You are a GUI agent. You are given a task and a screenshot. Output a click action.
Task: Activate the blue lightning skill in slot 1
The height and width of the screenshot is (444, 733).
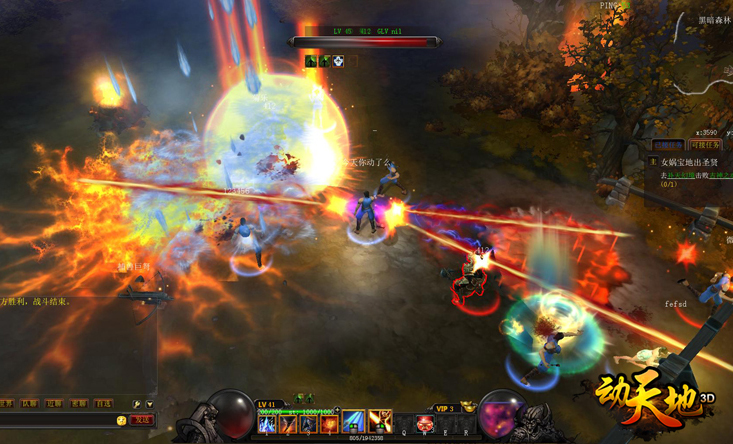pos(268,425)
